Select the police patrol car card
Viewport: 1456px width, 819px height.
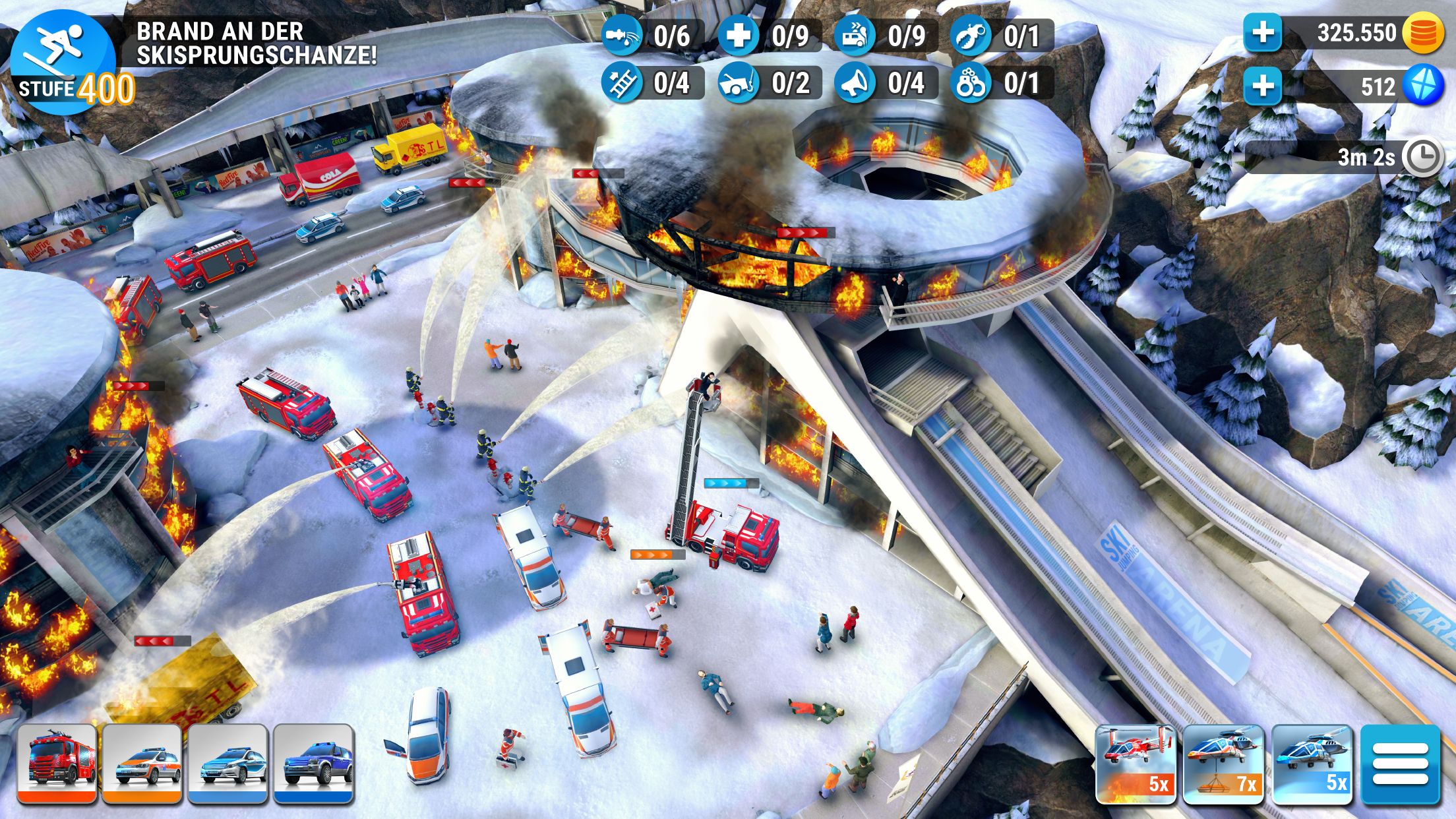pyautogui.click(x=228, y=764)
